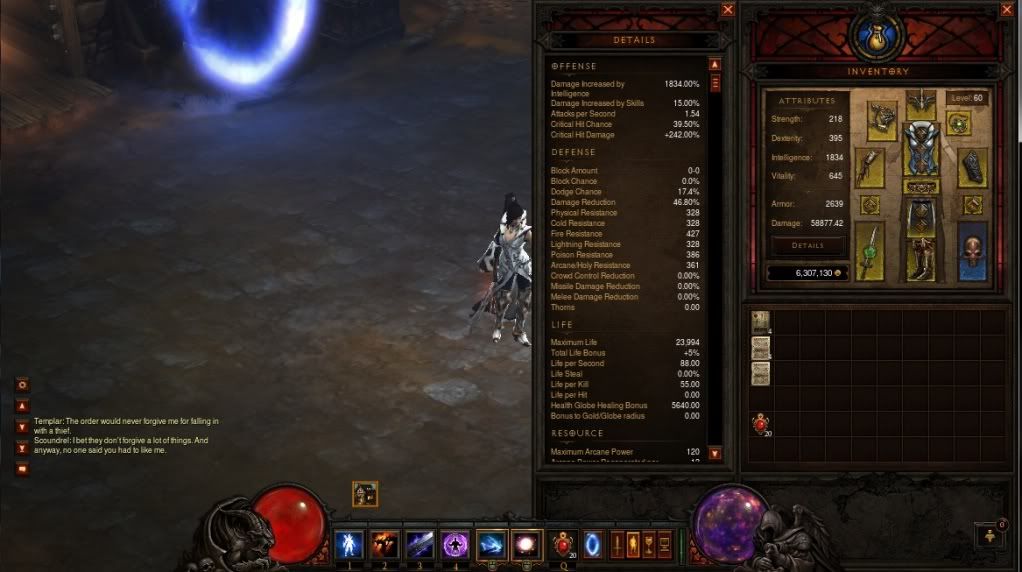
Task: Open chat options with the gear icon
Action: click(22, 385)
